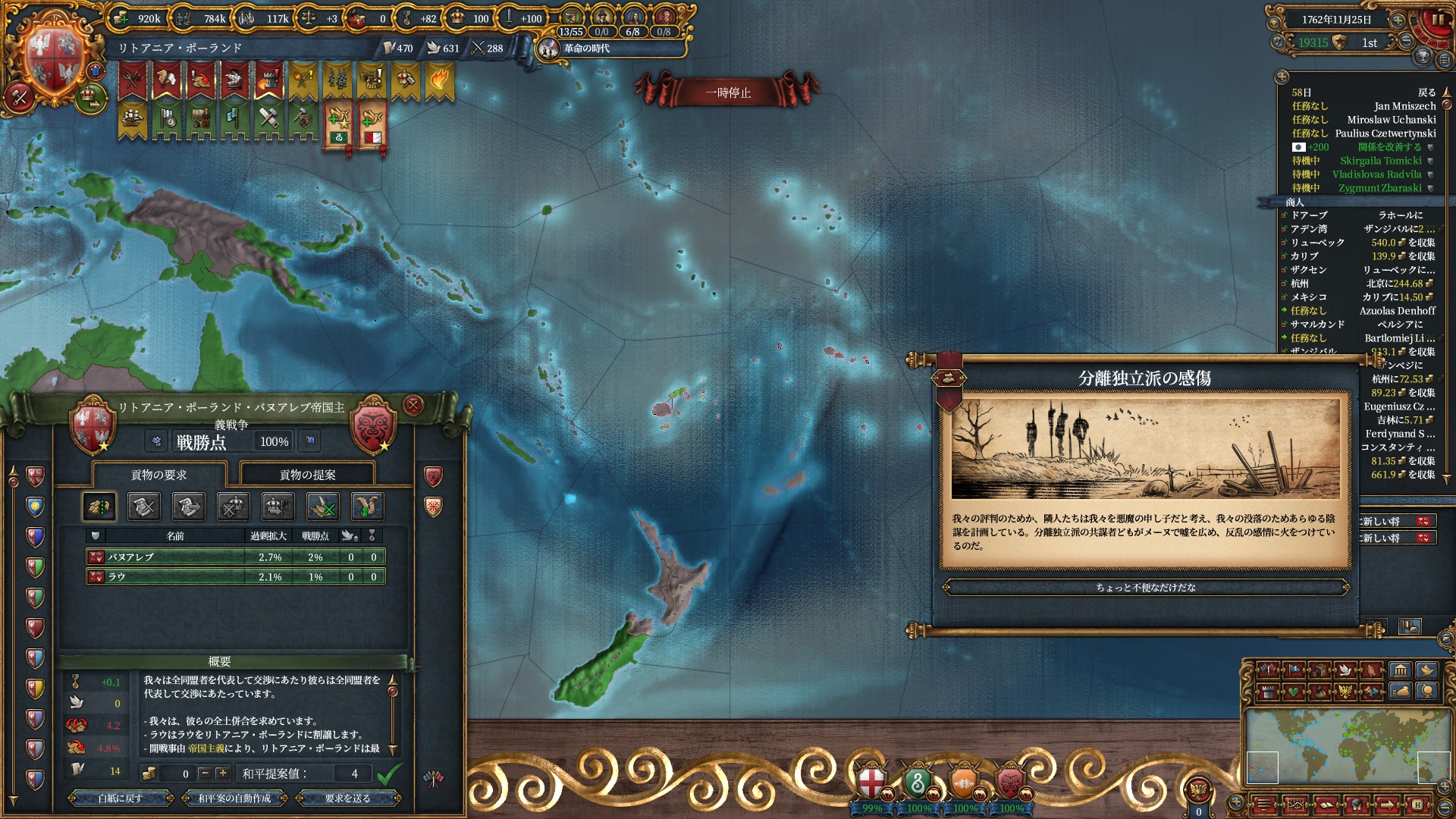Open the trophy achievements button
Image resolution: width=1456 pixels, height=819 pixels.
click(1423, 58)
